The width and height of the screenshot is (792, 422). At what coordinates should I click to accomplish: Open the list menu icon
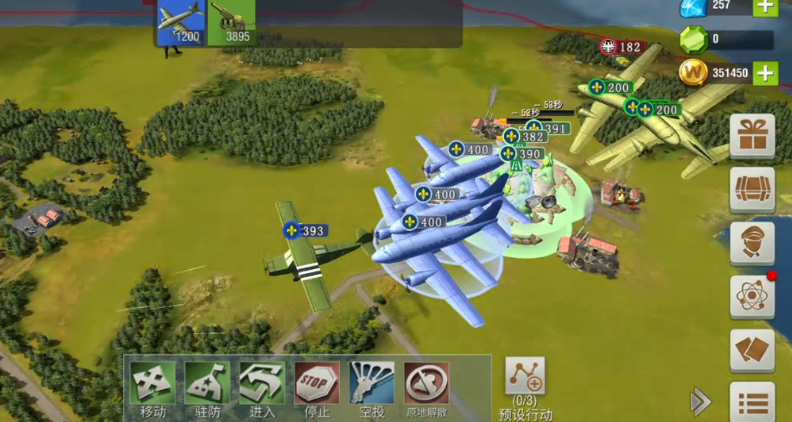pos(752,402)
